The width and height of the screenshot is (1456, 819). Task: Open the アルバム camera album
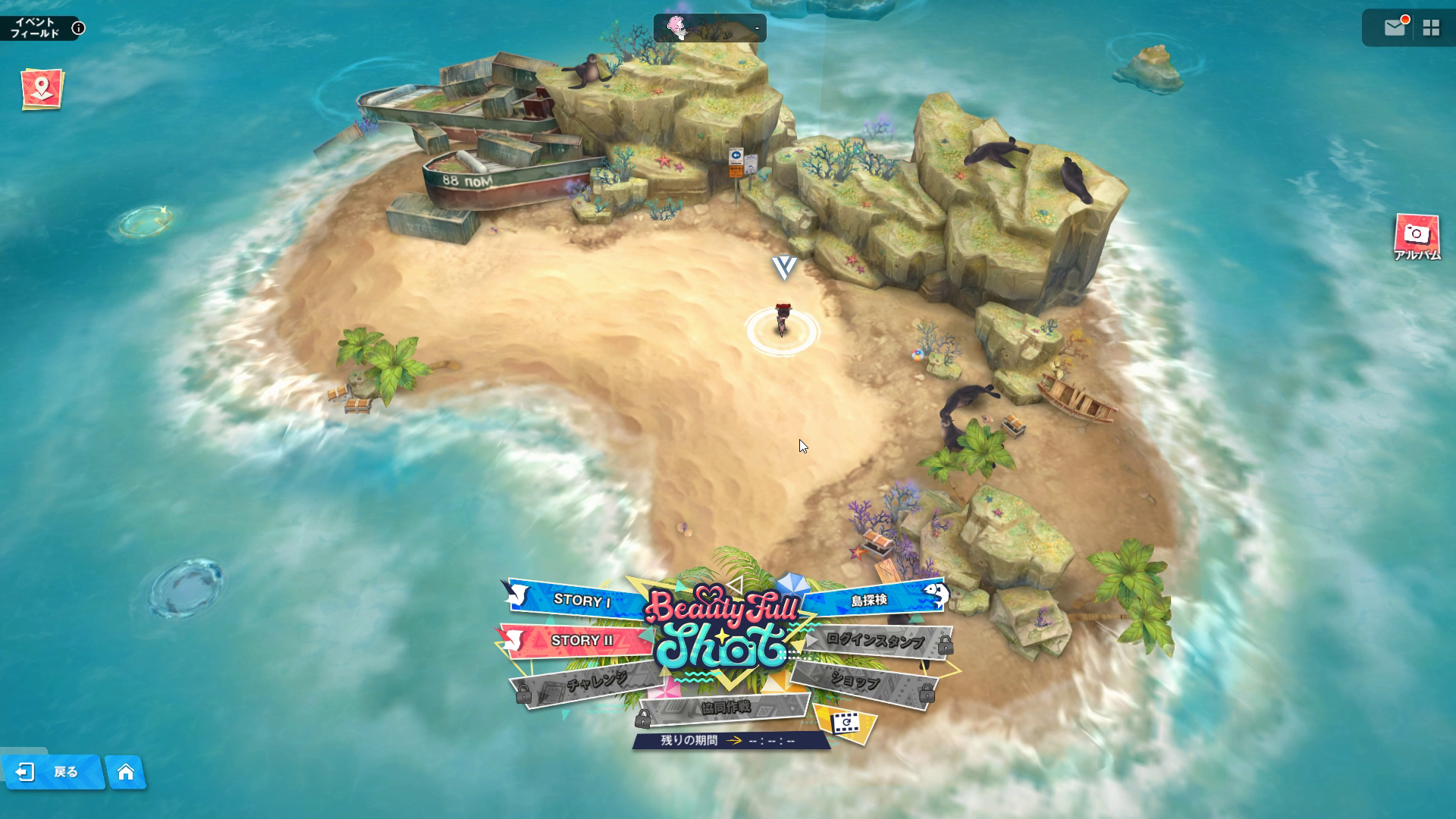pyautogui.click(x=1416, y=236)
